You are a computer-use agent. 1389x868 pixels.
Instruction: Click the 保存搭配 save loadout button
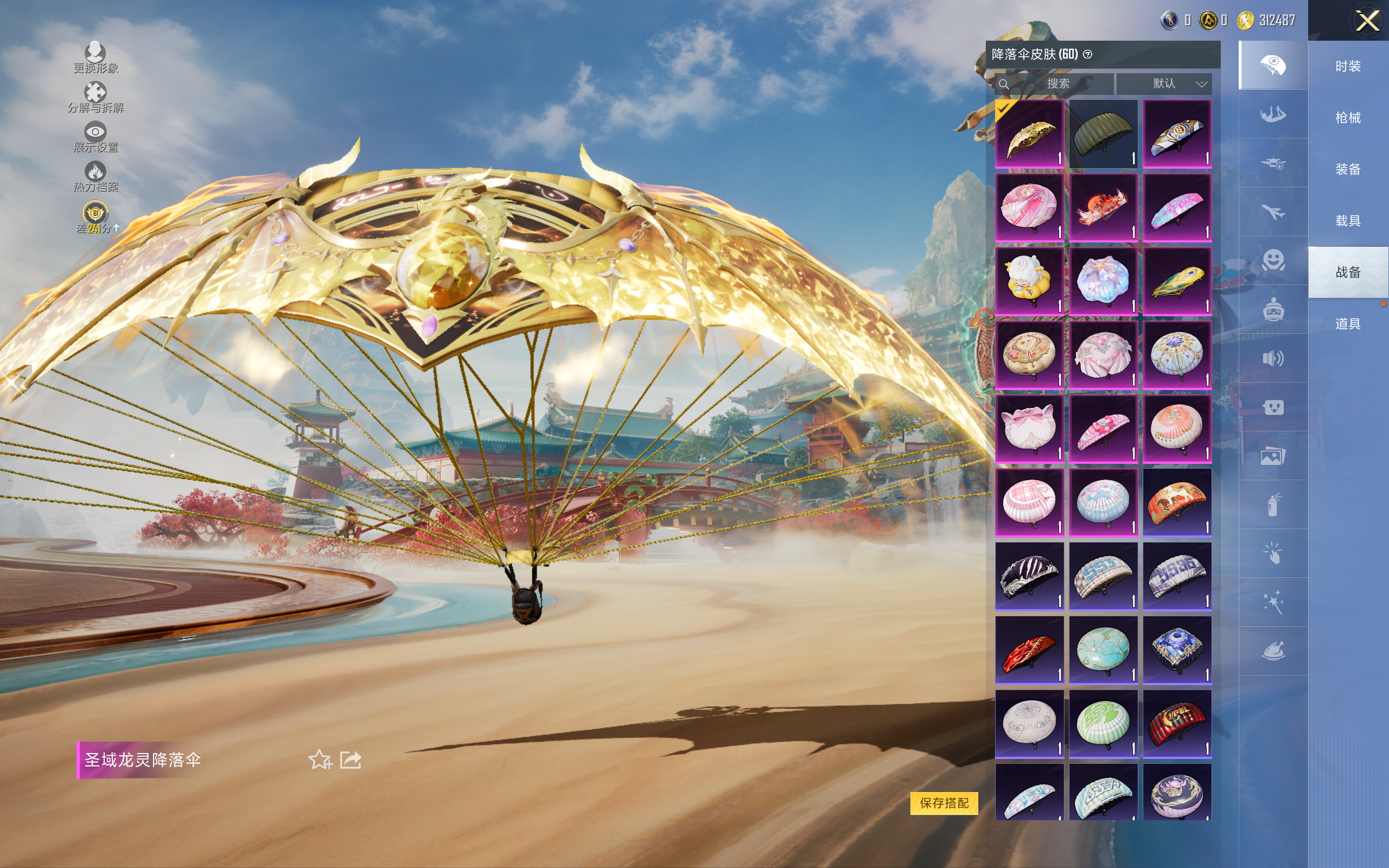944,802
